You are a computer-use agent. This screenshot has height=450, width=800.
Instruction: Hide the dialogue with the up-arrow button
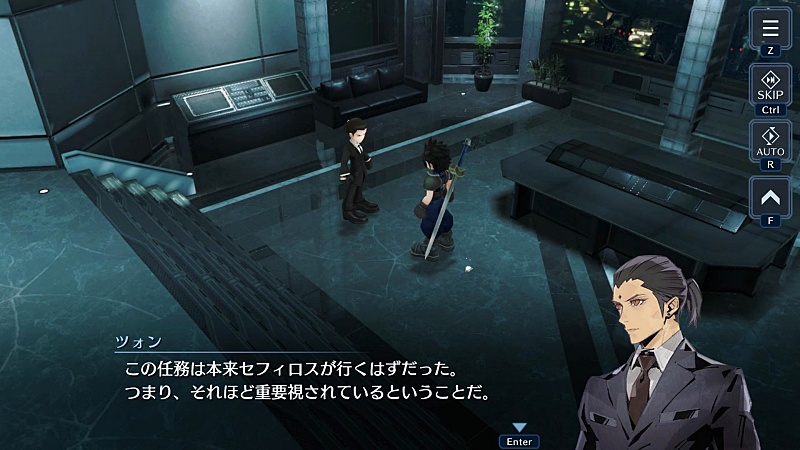click(770, 196)
